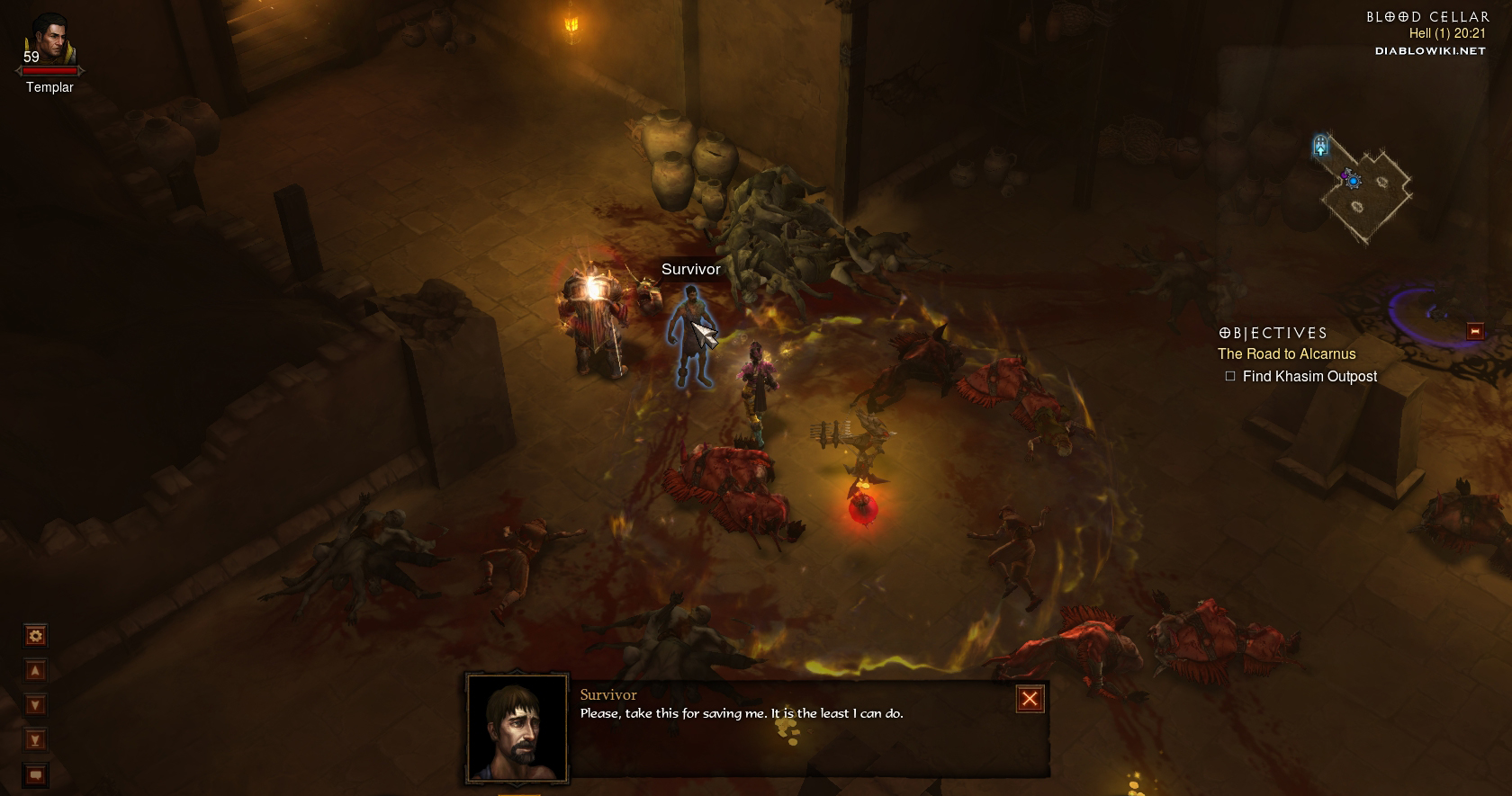
Task: Select the Find Khasim Outpost objective
Action: [x=1309, y=377]
